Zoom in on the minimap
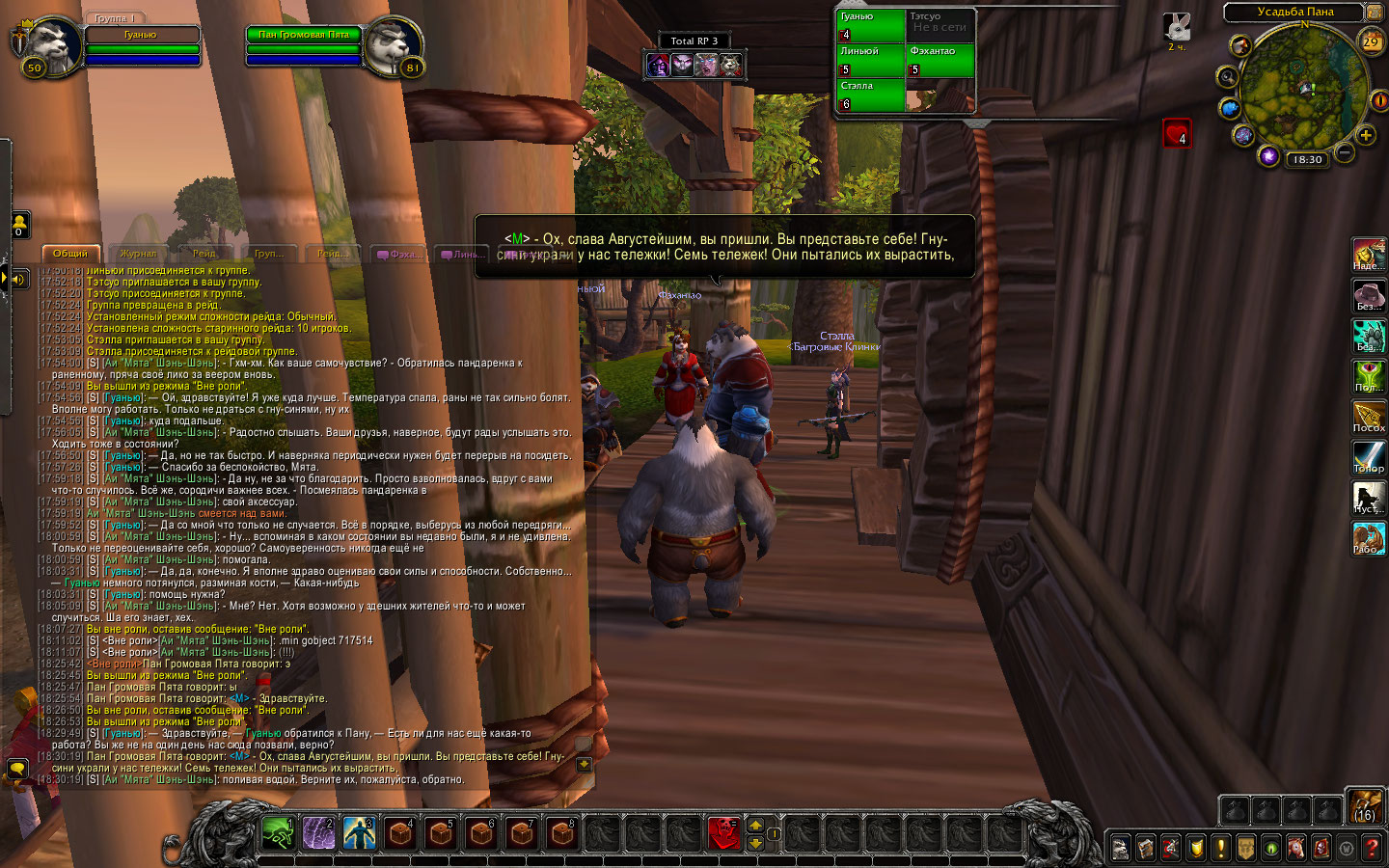 [x=1366, y=135]
